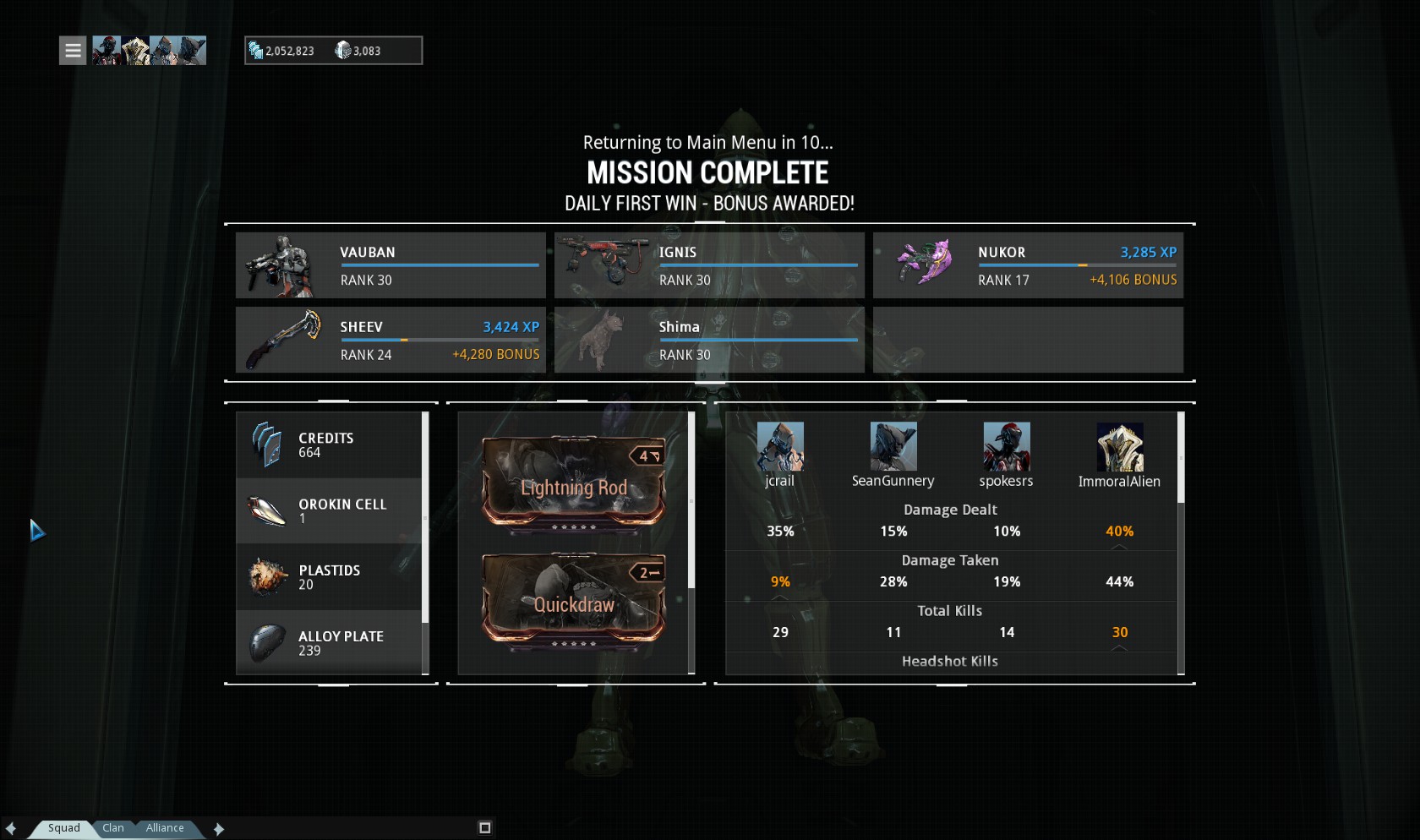
Task: Click the chat window expand square button
Action: pyautogui.click(x=484, y=828)
